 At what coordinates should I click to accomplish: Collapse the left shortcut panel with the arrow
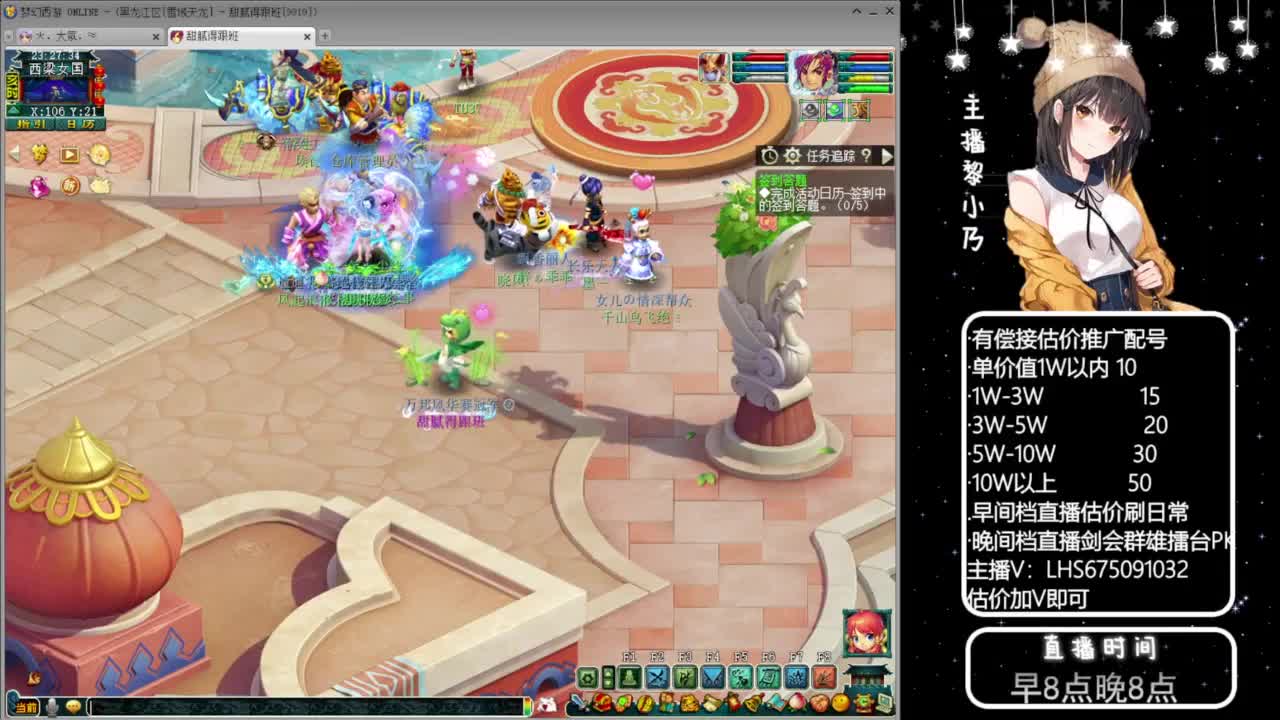point(14,154)
